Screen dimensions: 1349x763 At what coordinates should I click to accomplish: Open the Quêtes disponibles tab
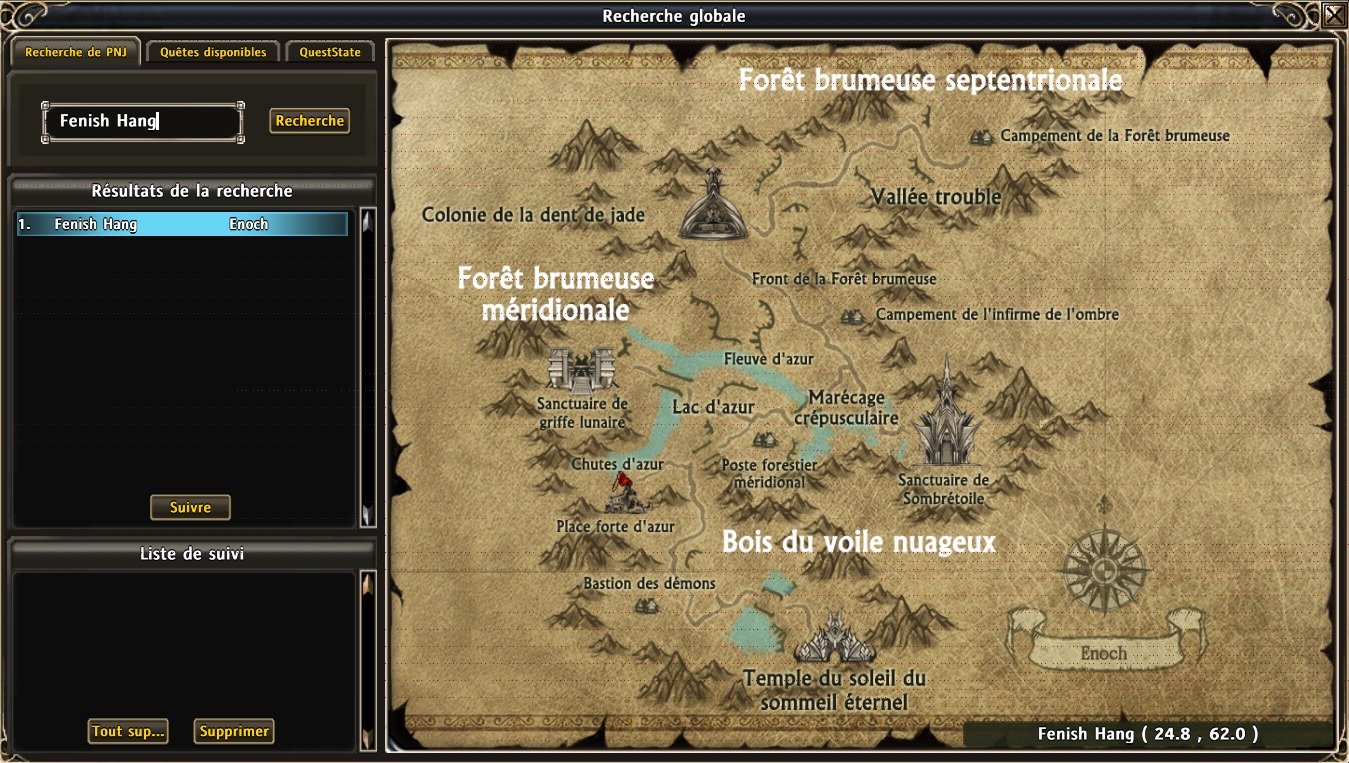(213, 52)
